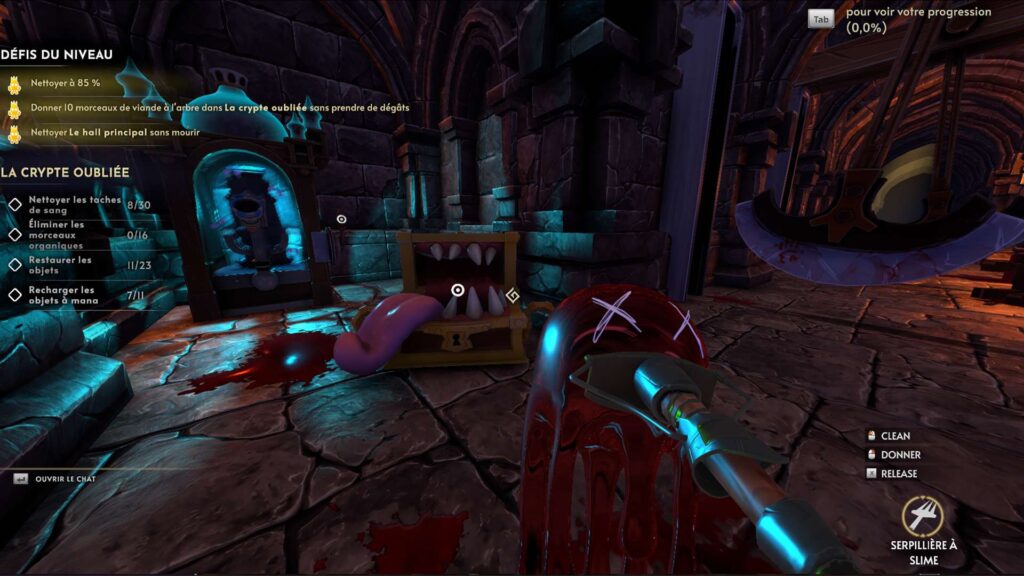Open the chat with 'Ouvrir le chat'

tap(63, 479)
